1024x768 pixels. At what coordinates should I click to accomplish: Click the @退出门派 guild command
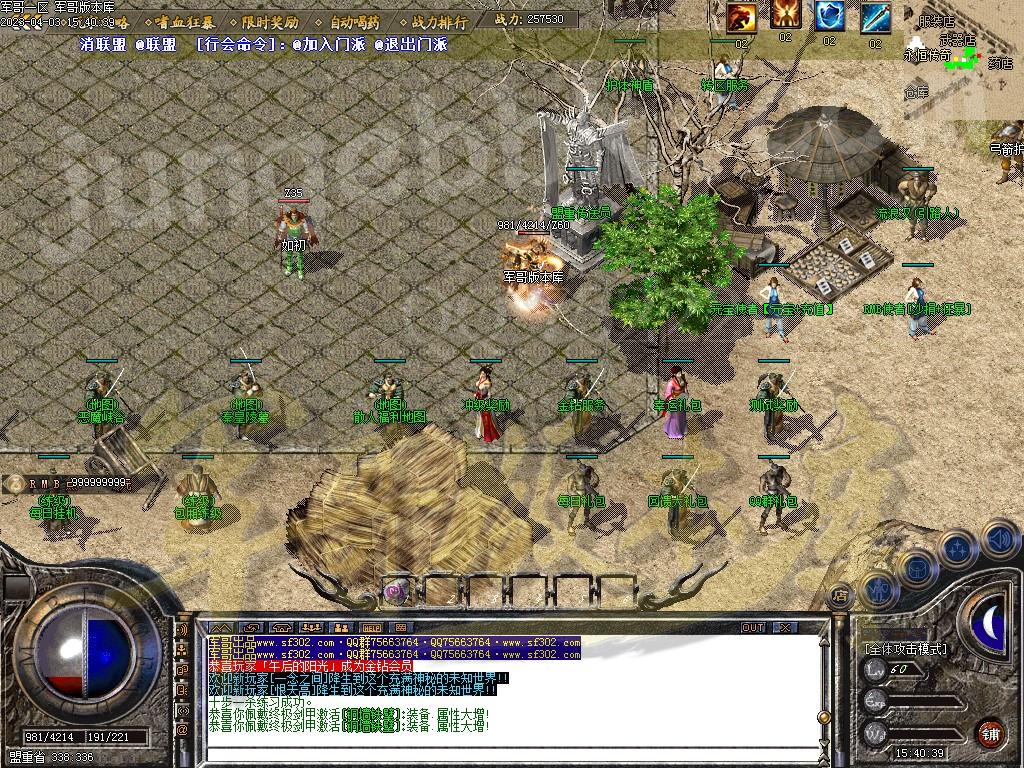click(410, 44)
